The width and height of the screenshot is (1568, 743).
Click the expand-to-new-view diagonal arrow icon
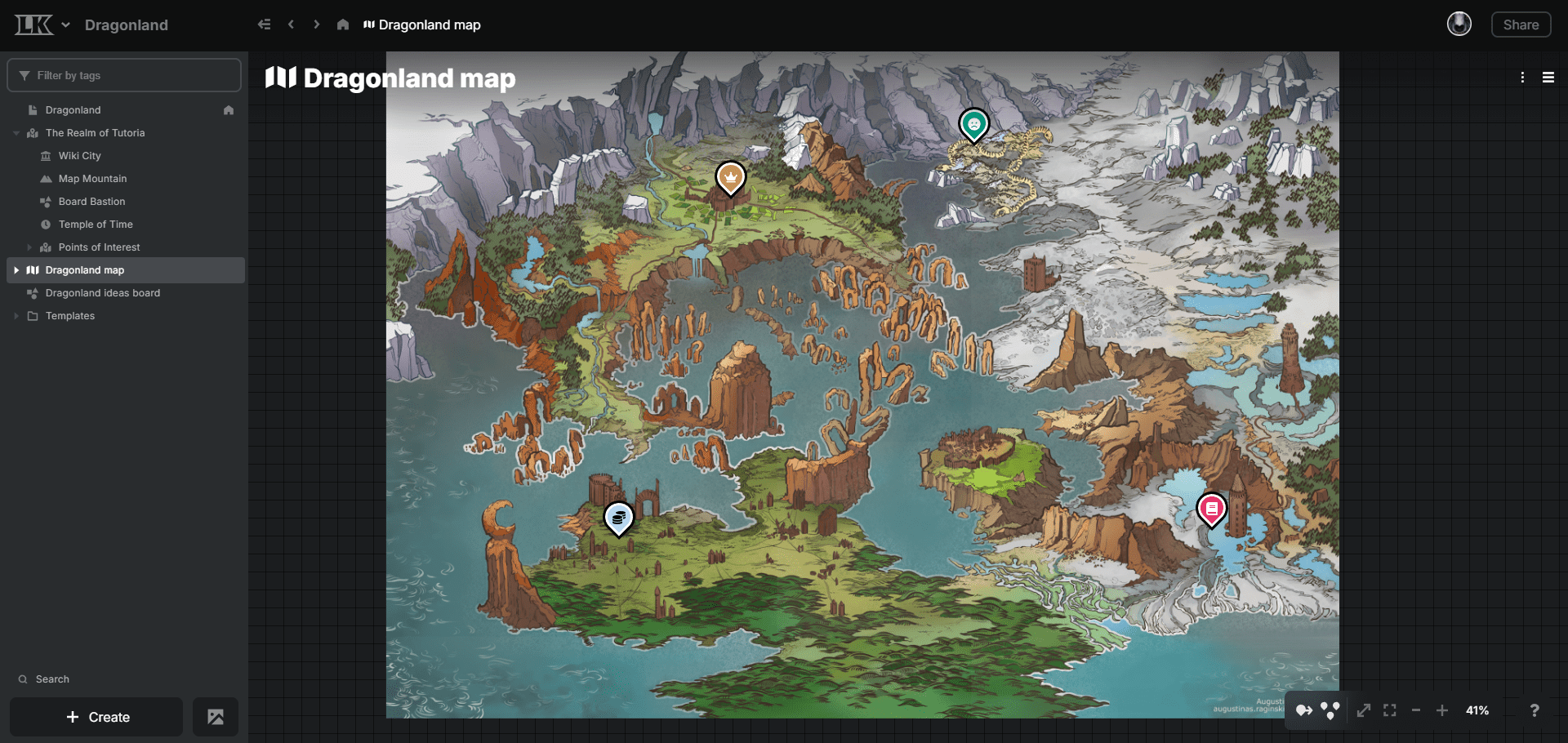click(x=1365, y=710)
